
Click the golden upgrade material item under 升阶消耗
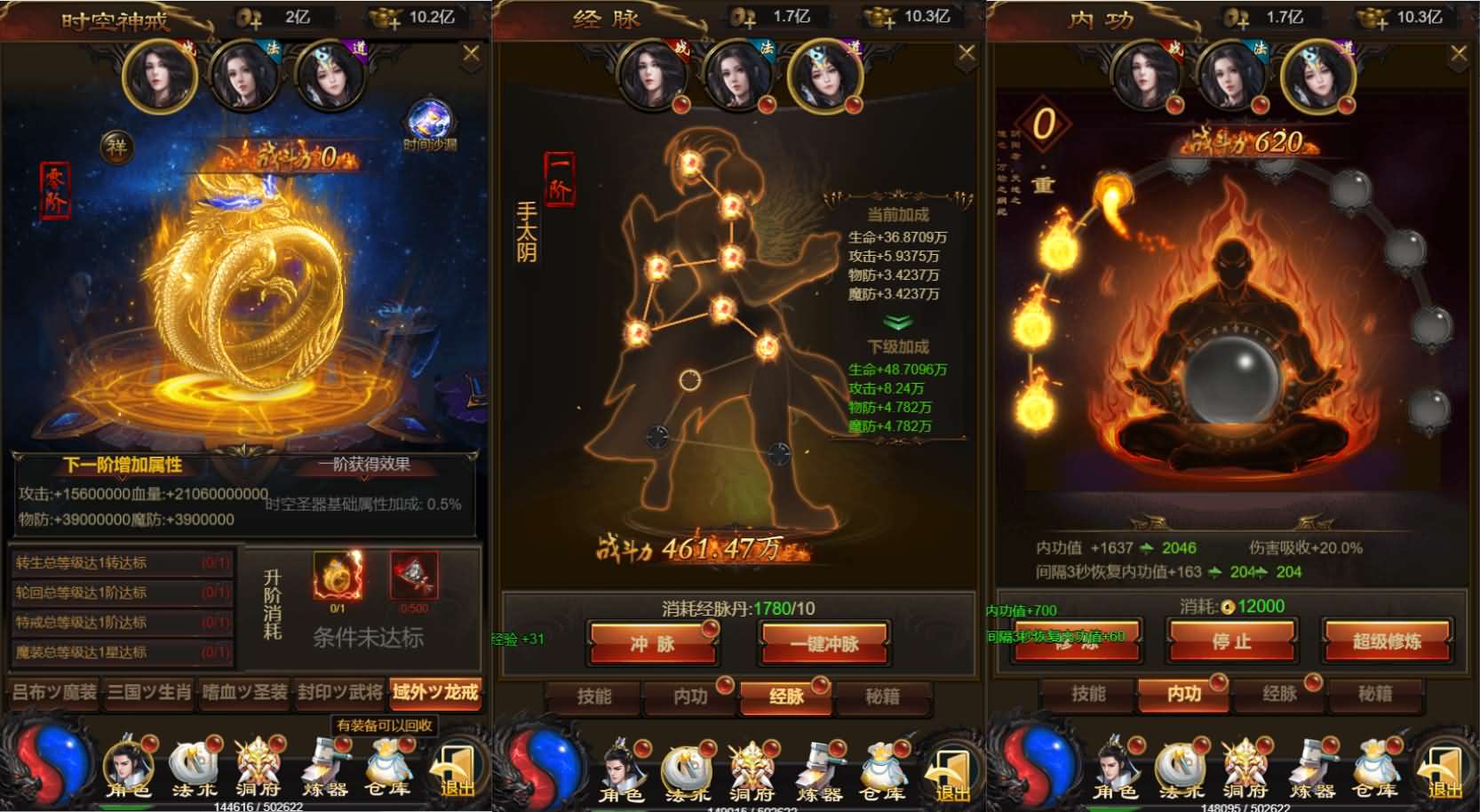336,577
